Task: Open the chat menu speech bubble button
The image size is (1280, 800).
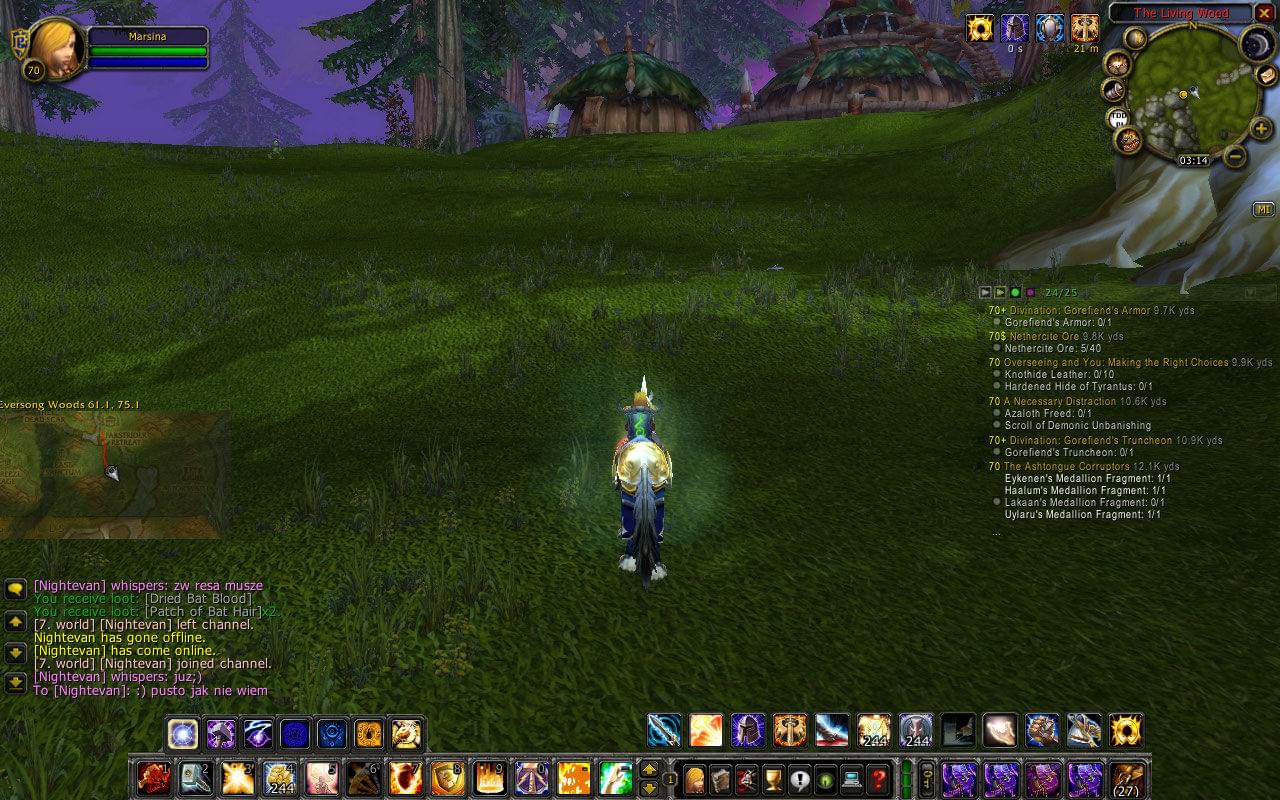Action: pyautogui.click(x=15, y=589)
